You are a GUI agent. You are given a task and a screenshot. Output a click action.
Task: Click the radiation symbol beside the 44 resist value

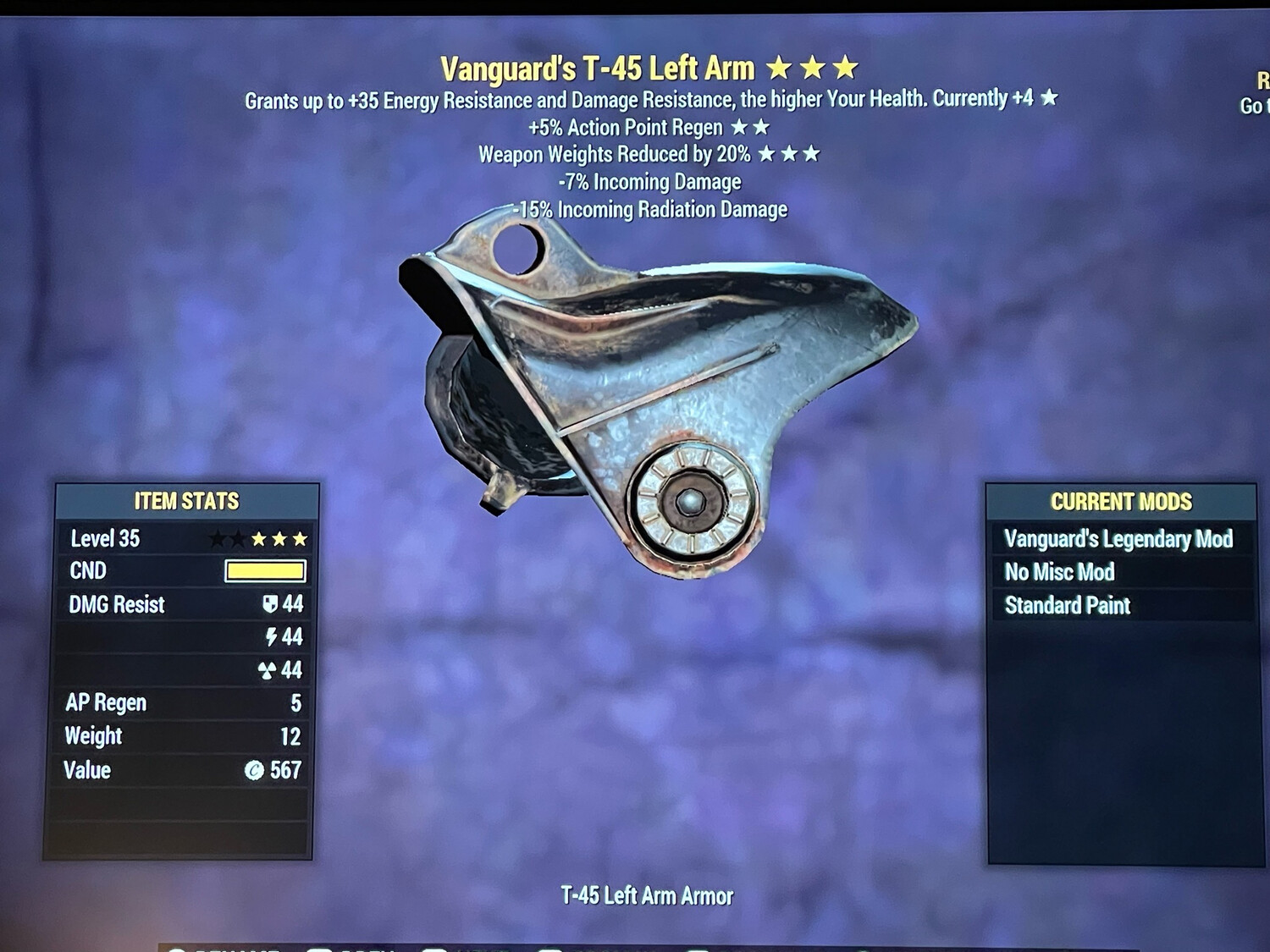click(x=267, y=669)
